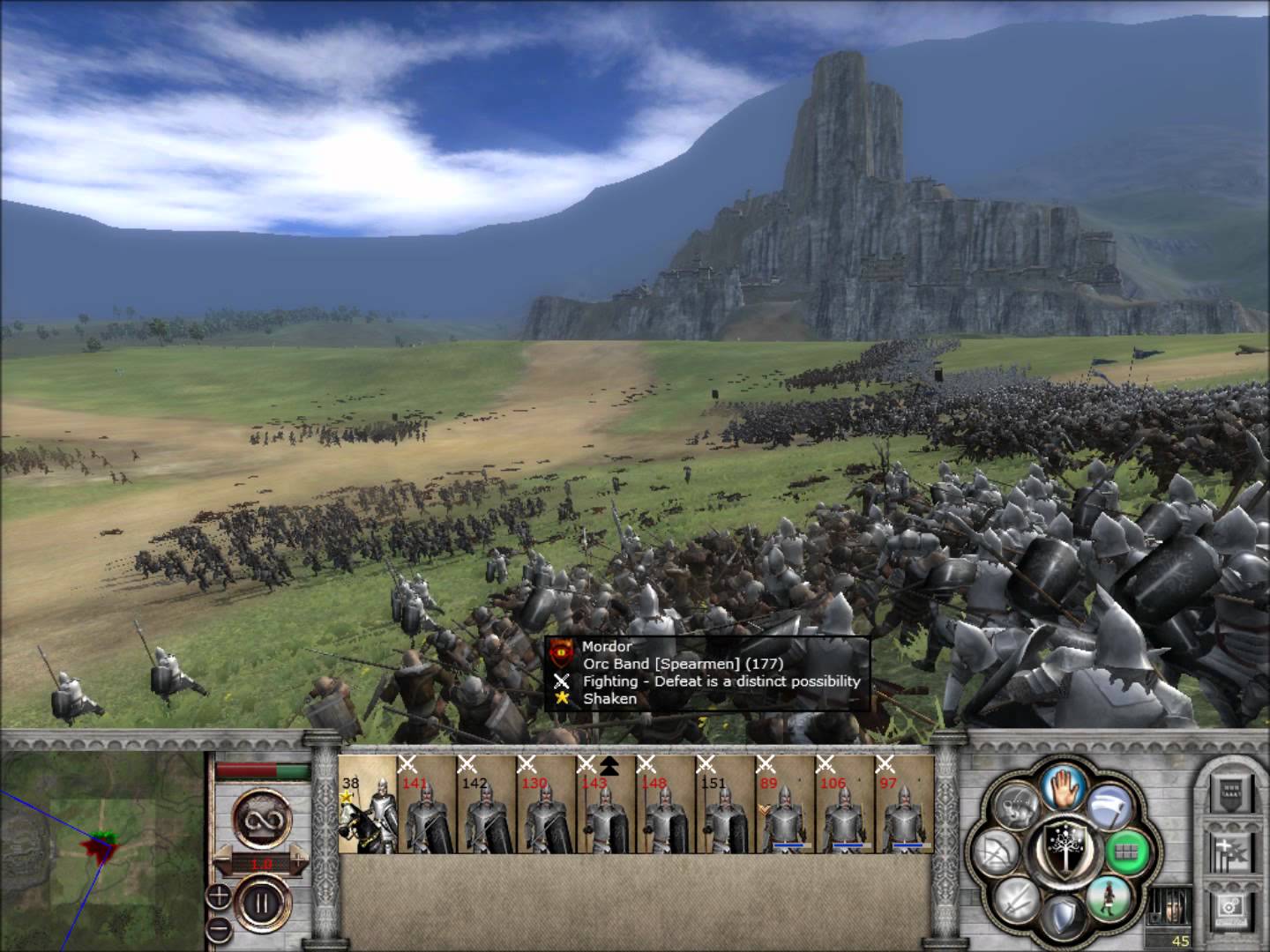Image resolution: width=1270 pixels, height=952 pixels.
Task: Select the unit card showing 141 soldiers
Action: (427, 805)
